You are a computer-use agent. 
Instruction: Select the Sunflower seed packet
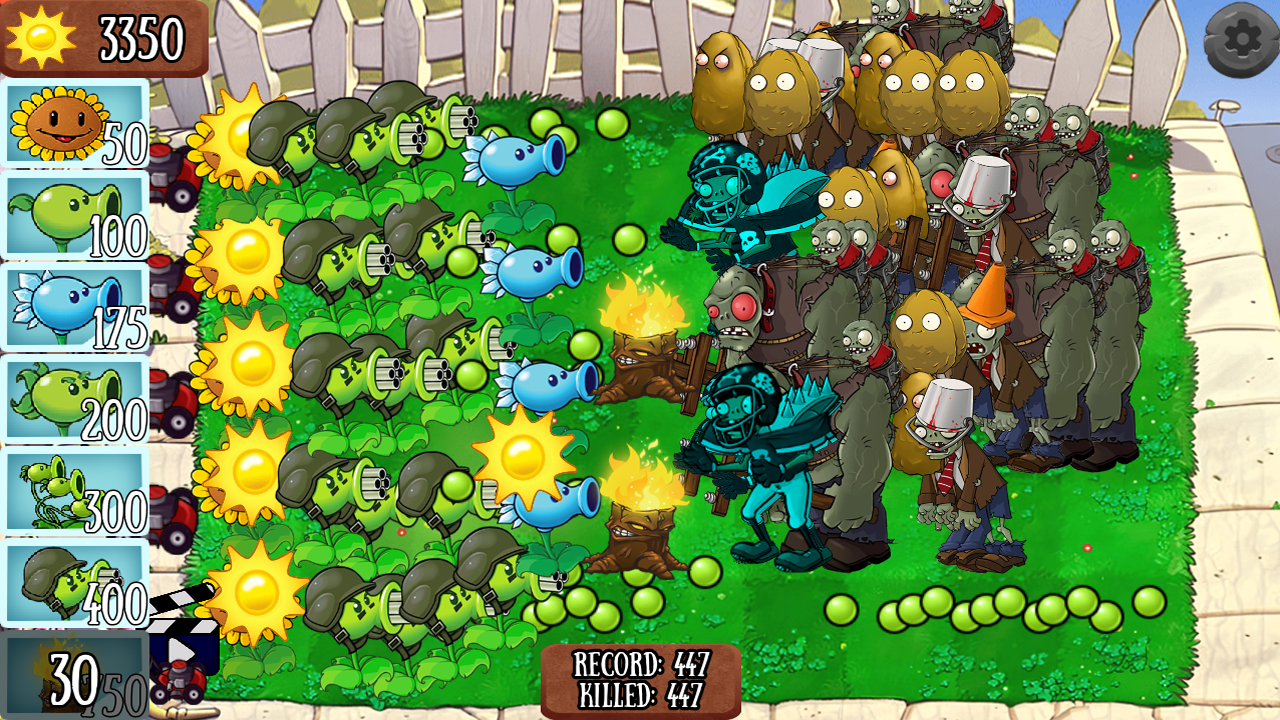point(72,128)
